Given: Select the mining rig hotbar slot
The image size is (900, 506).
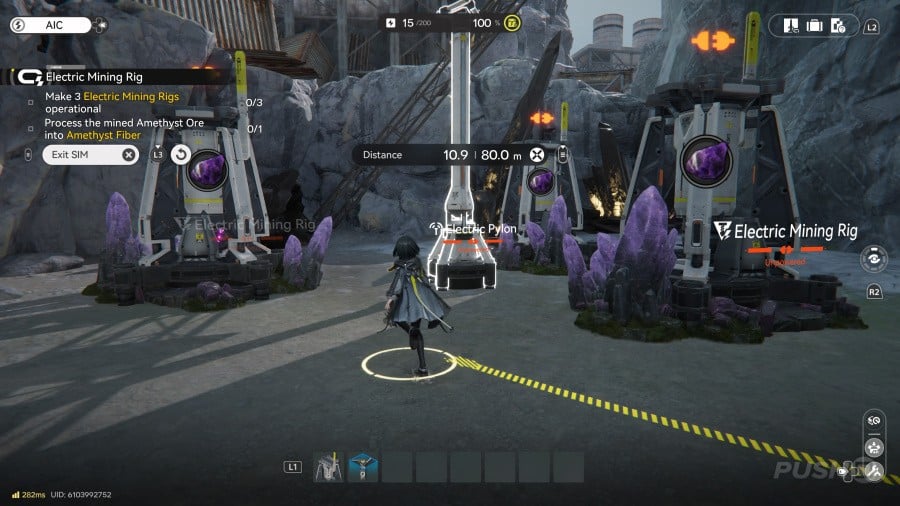Looking at the screenshot, I should point(329,466).
